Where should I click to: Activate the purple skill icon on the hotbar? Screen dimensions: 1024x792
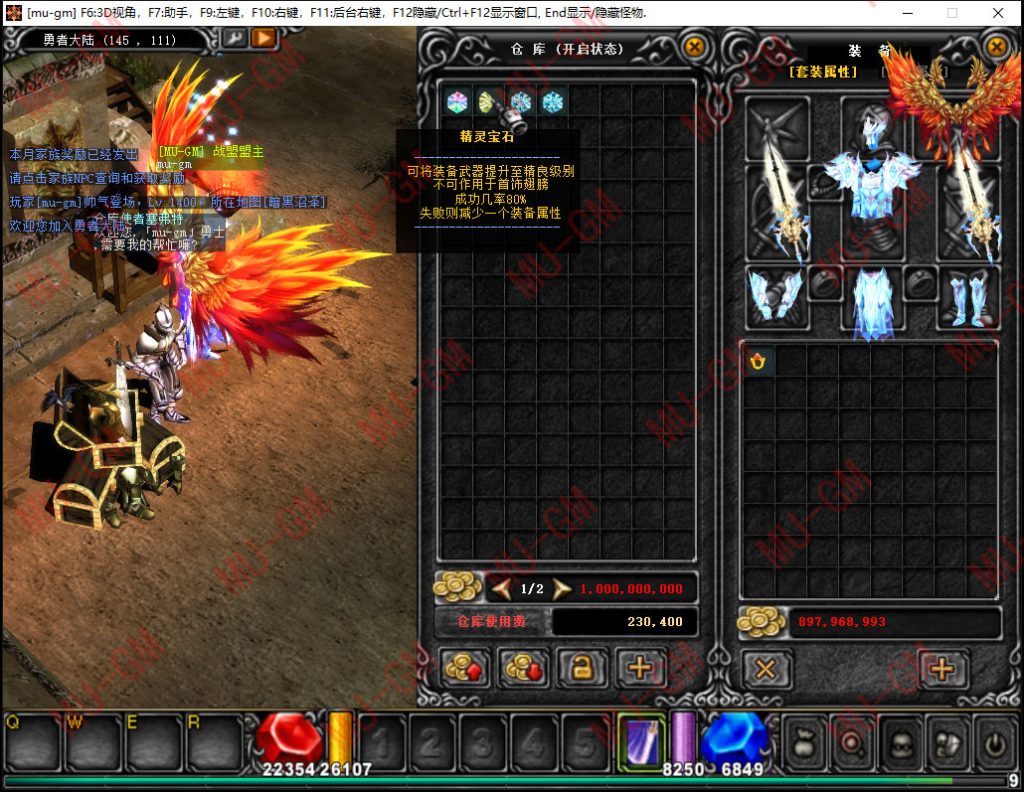(640, 743)
